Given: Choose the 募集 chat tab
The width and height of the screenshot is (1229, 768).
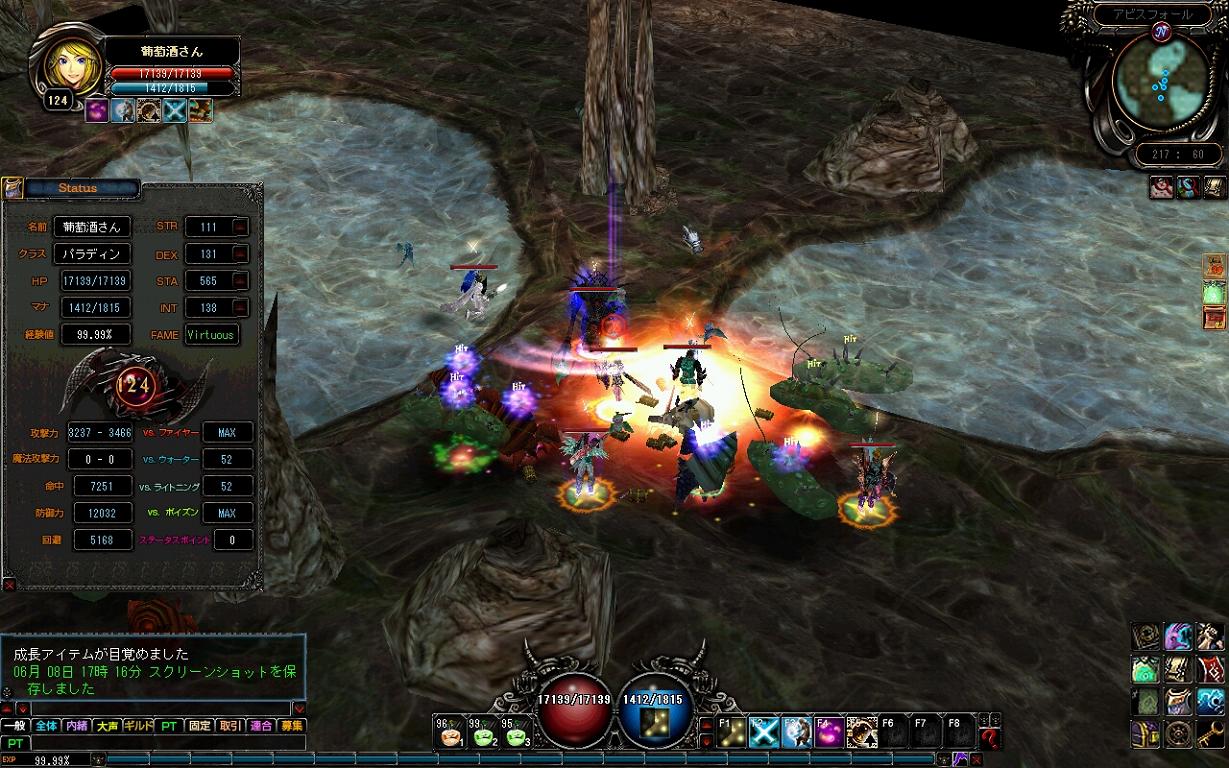Looking at the screenshot, I should [x=292, y=726].
